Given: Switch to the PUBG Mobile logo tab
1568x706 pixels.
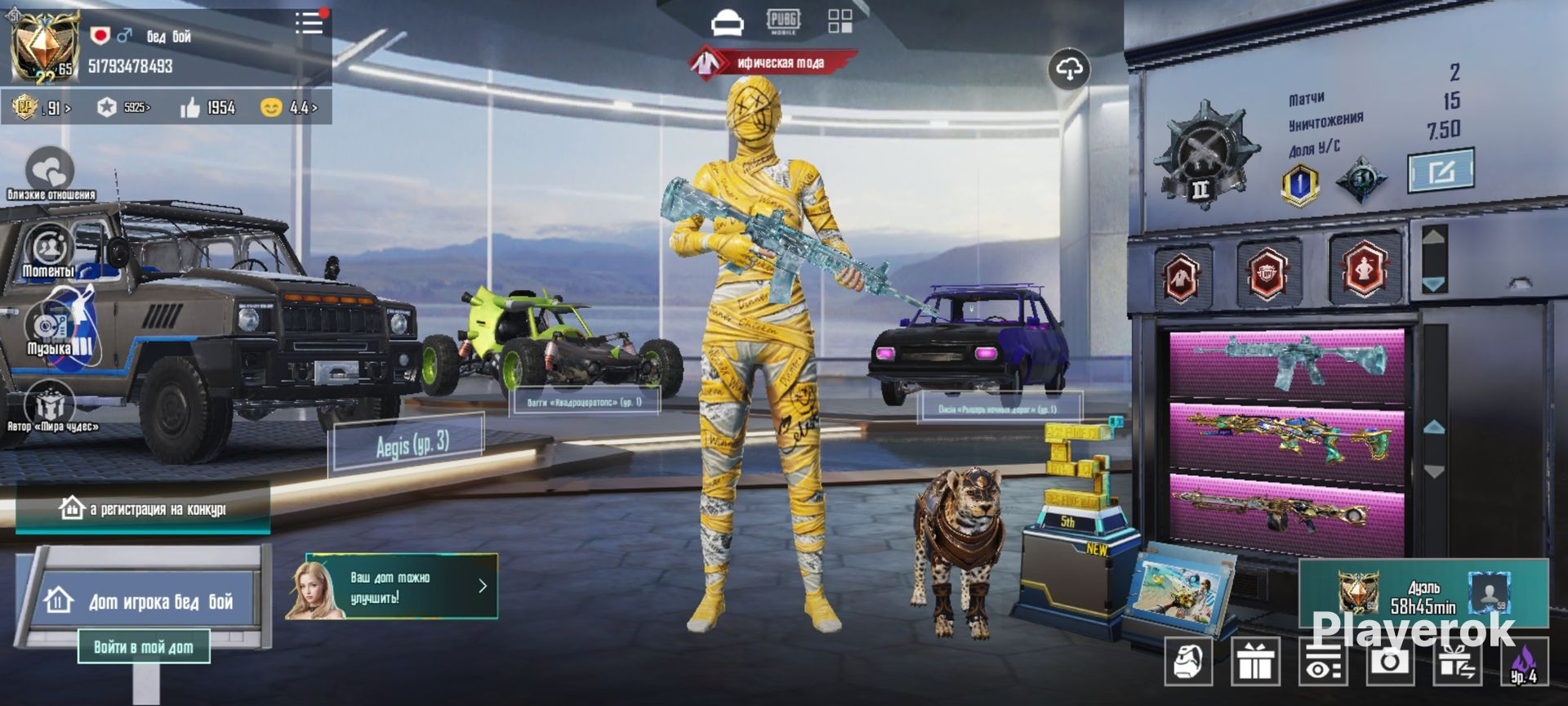Looking at the screenshot, I should tap(783, 21).
